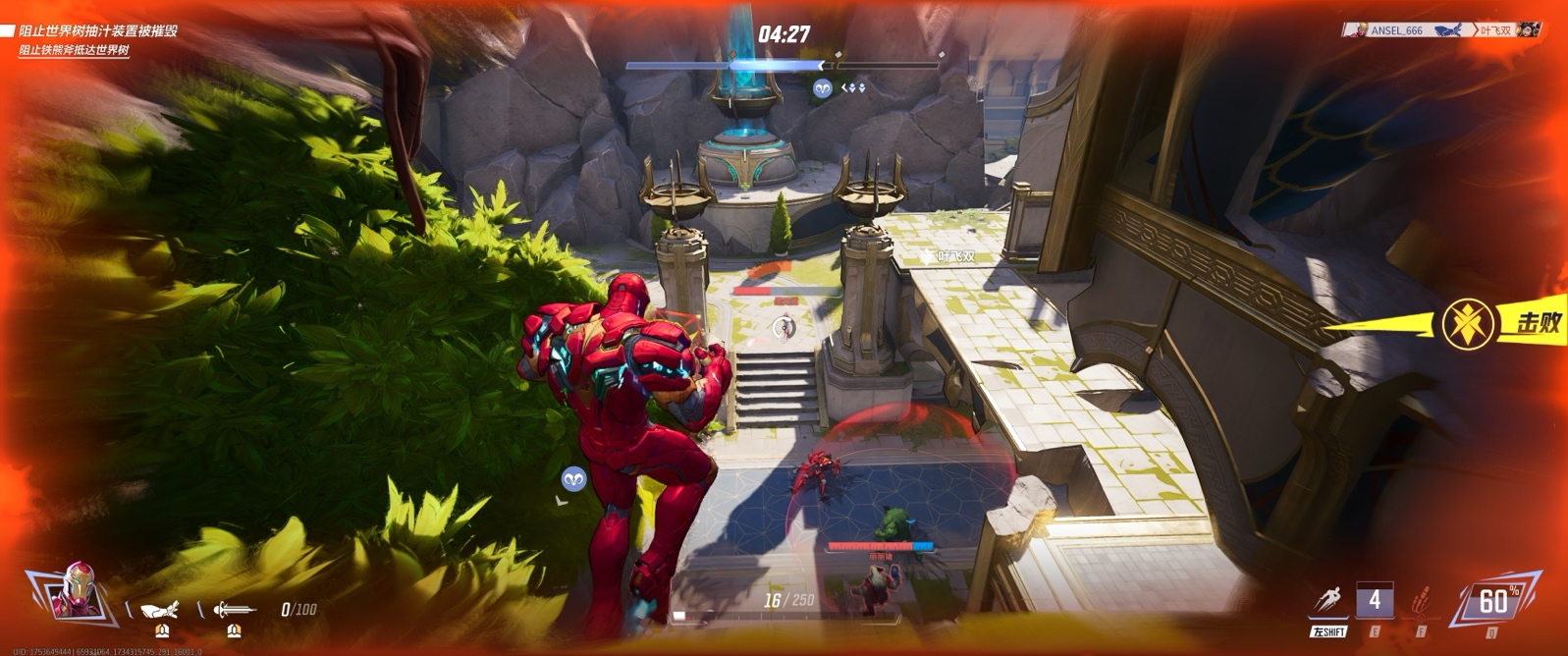This screenshot has height=656, width=1568.
Task: Select the unibeam weapon icon
Action: [234, 610]
